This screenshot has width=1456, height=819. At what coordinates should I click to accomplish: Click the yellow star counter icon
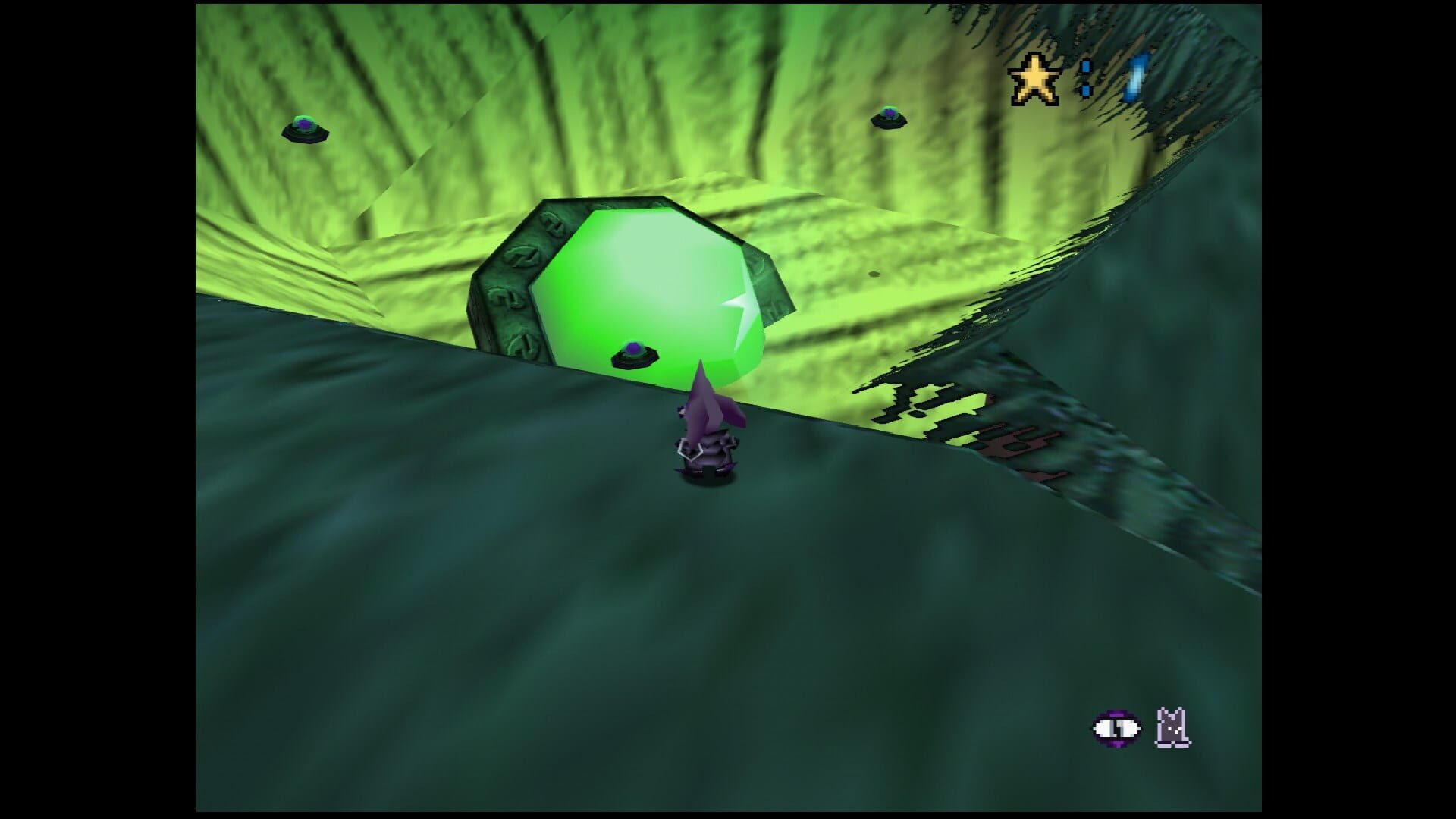[1035, 77]
